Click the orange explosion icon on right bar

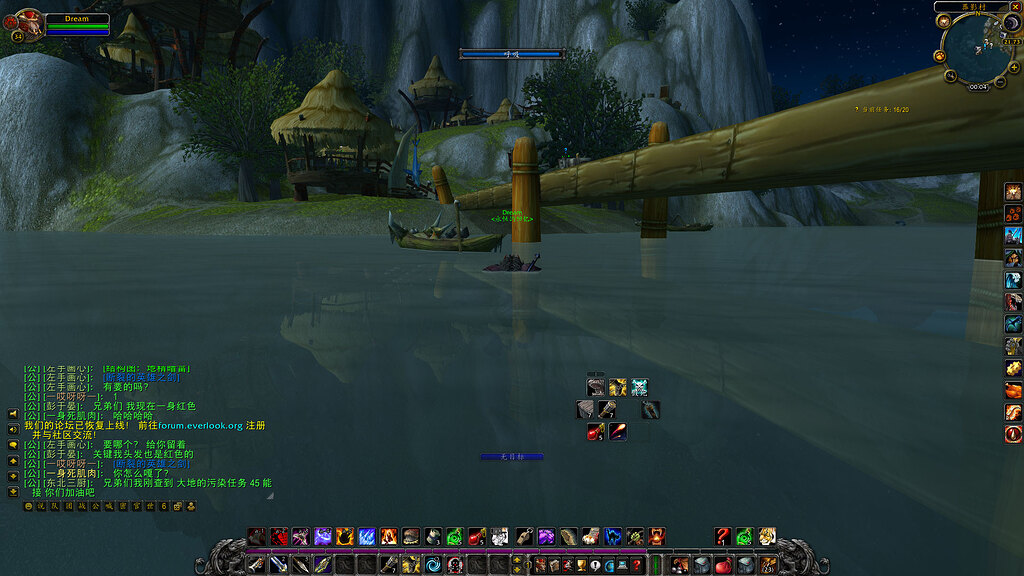[x=1013, y=191]
